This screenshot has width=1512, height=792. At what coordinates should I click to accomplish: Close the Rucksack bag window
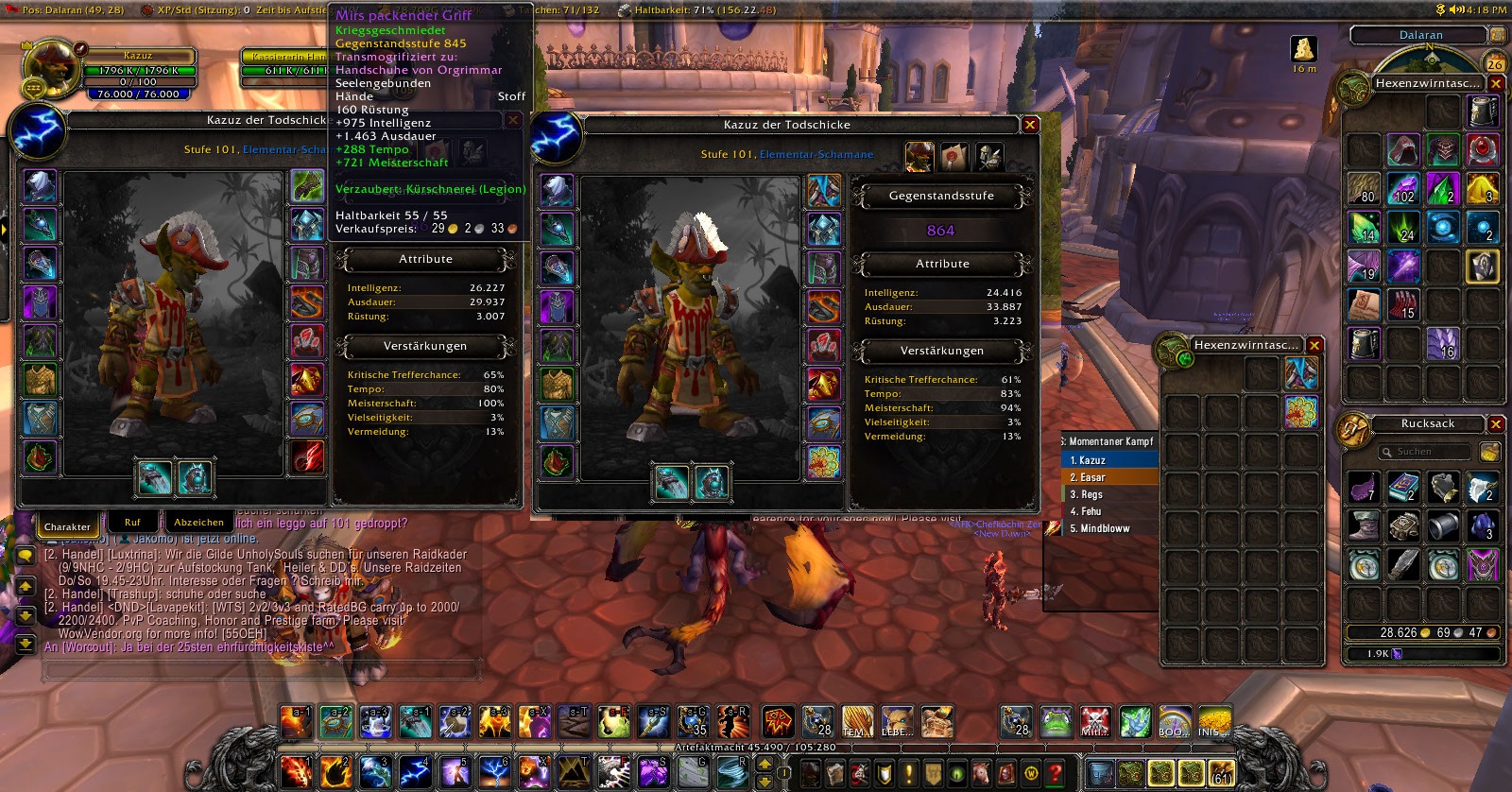pos(1496,423)
